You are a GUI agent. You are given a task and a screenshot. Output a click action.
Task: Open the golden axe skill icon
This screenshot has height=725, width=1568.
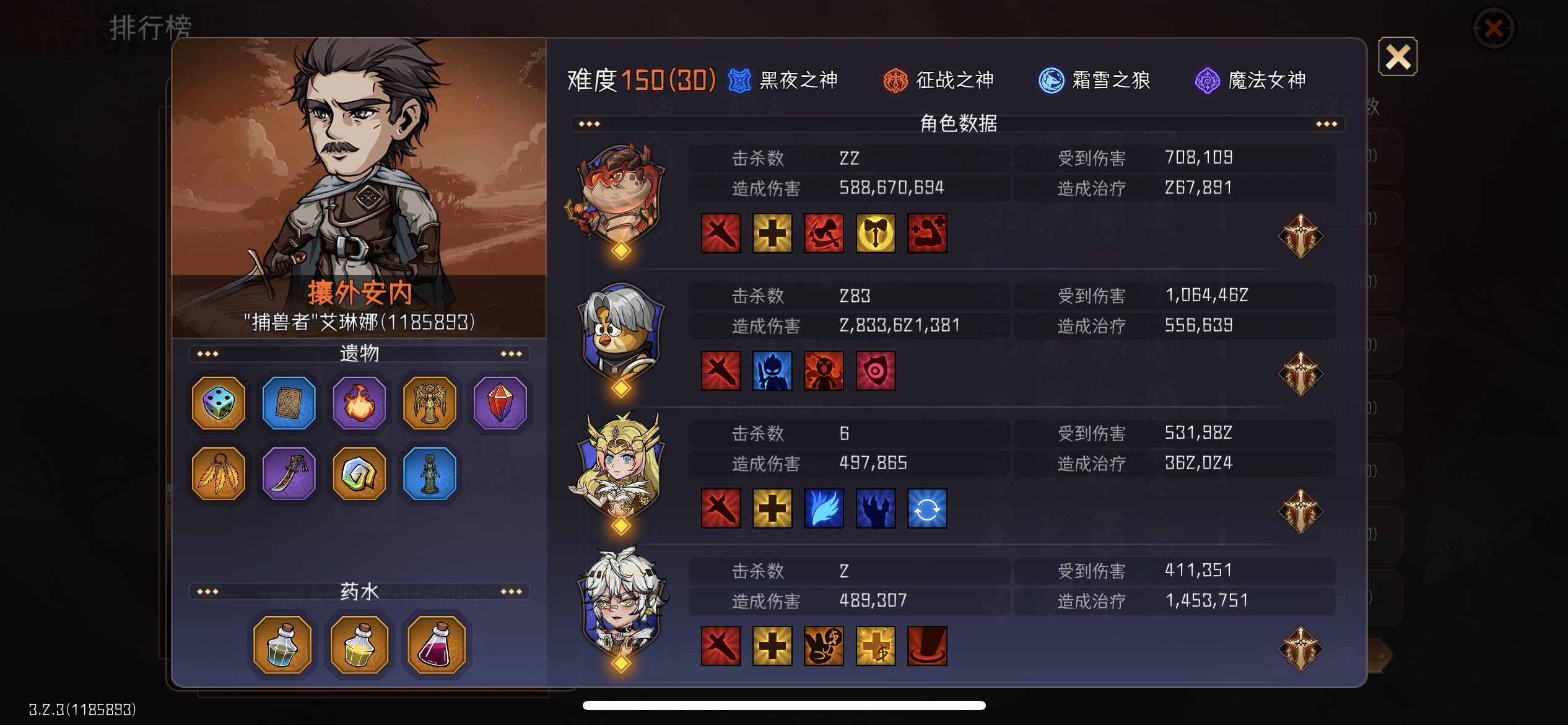pos(874,234)
